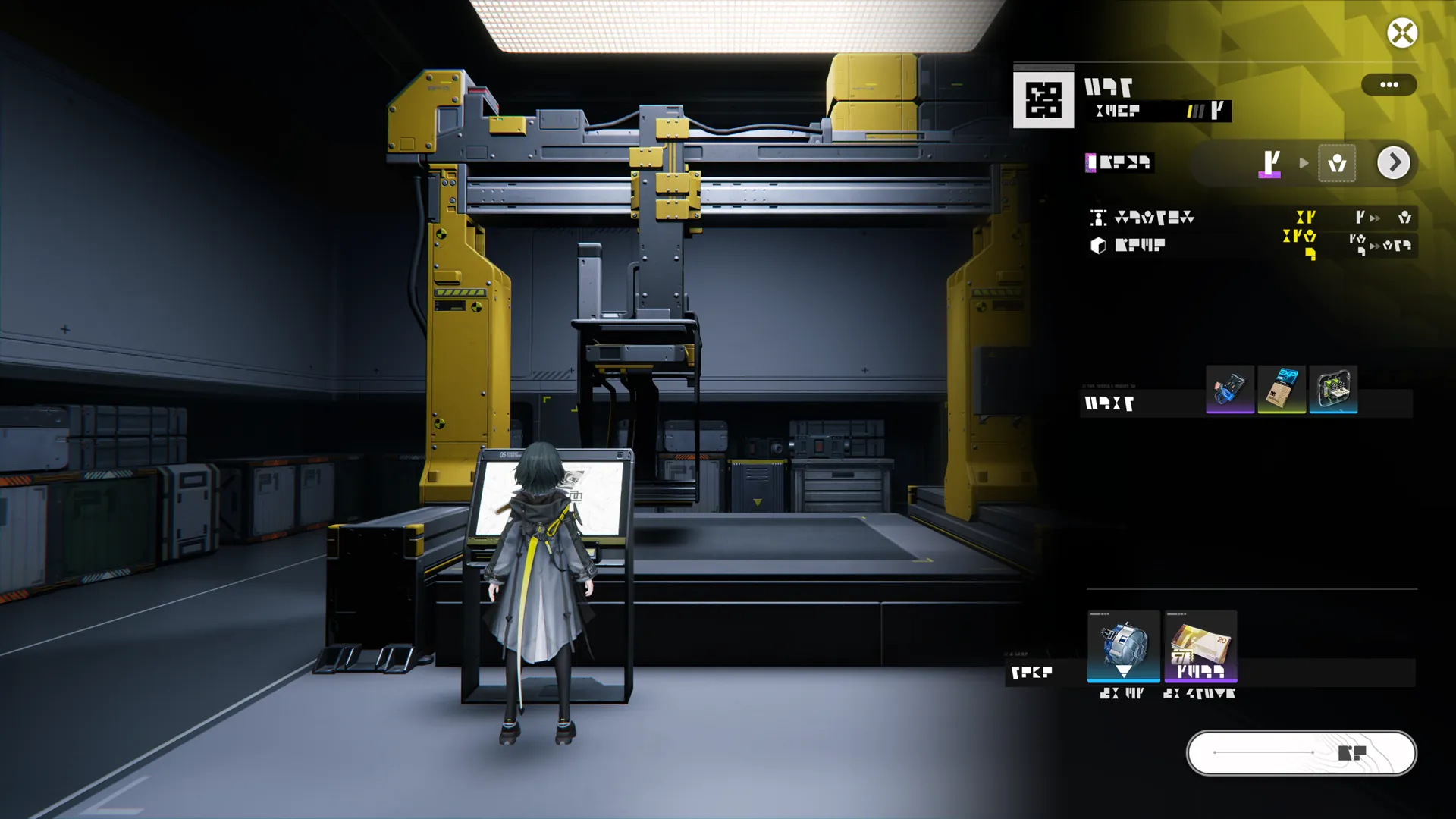1456x819 pixels.
Task: Select the facility maze icon thumbnail
Action: [1043, 100]
